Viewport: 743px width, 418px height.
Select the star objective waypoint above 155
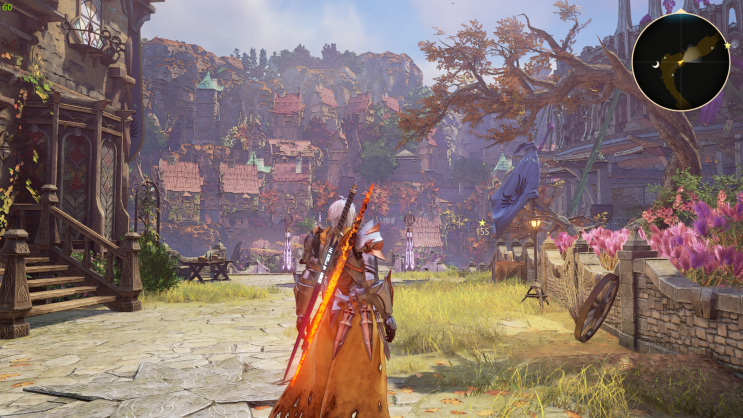pyautogui.click(x=482, y=222)
